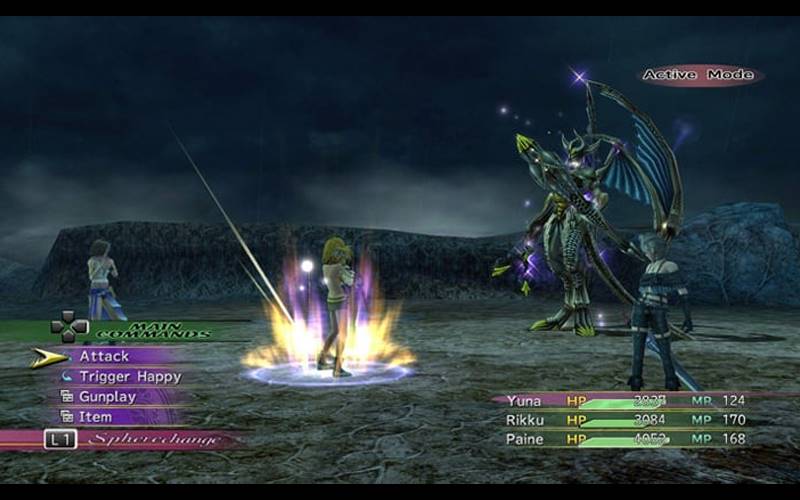Choose Trigger Happy from the command list
800x500 pixels.
[130, 377]
